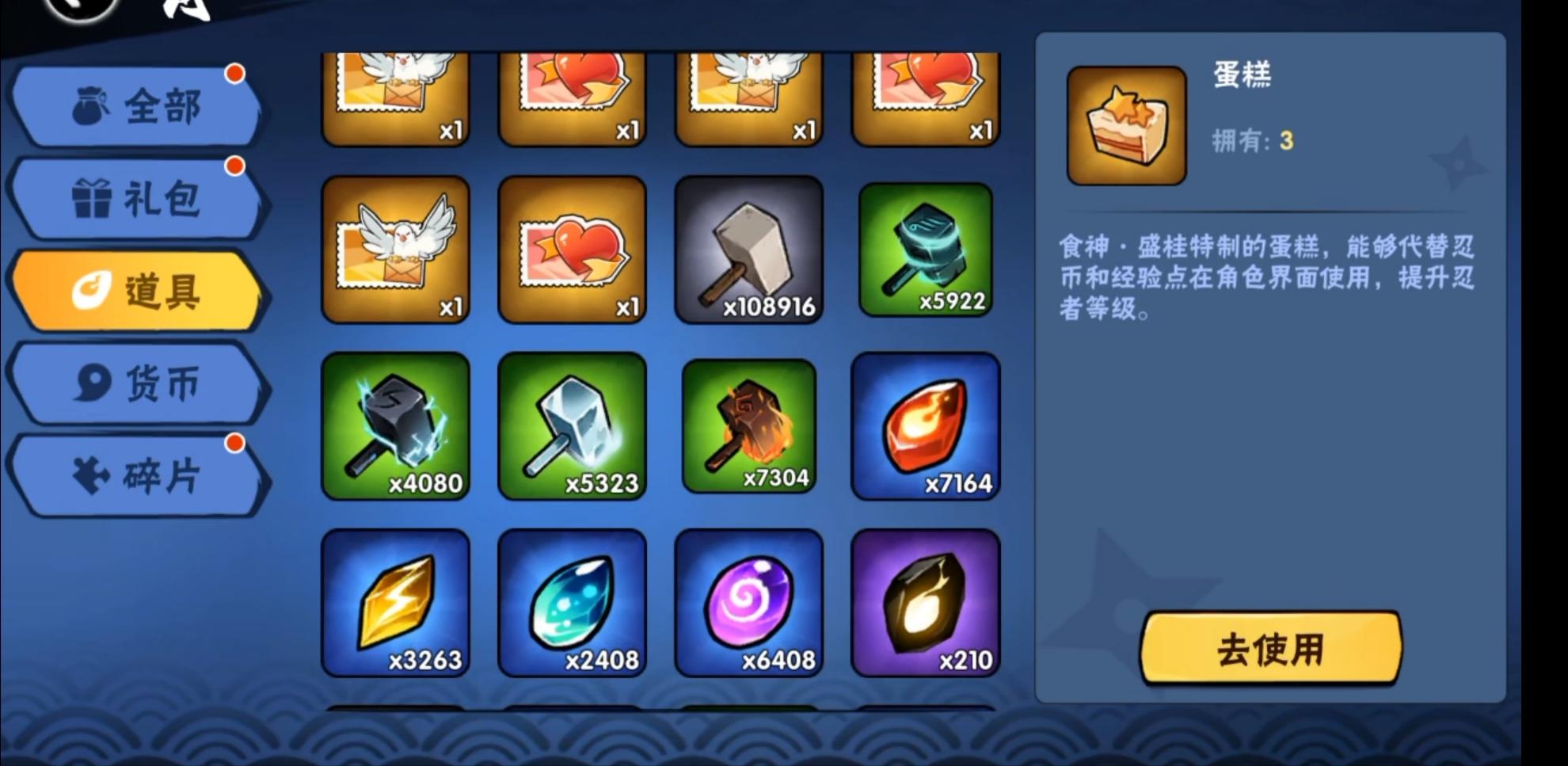This screenshot has width=1568, height=766.
Task: Select the ice hammer item x5323
Action: (x=573, y=426)
